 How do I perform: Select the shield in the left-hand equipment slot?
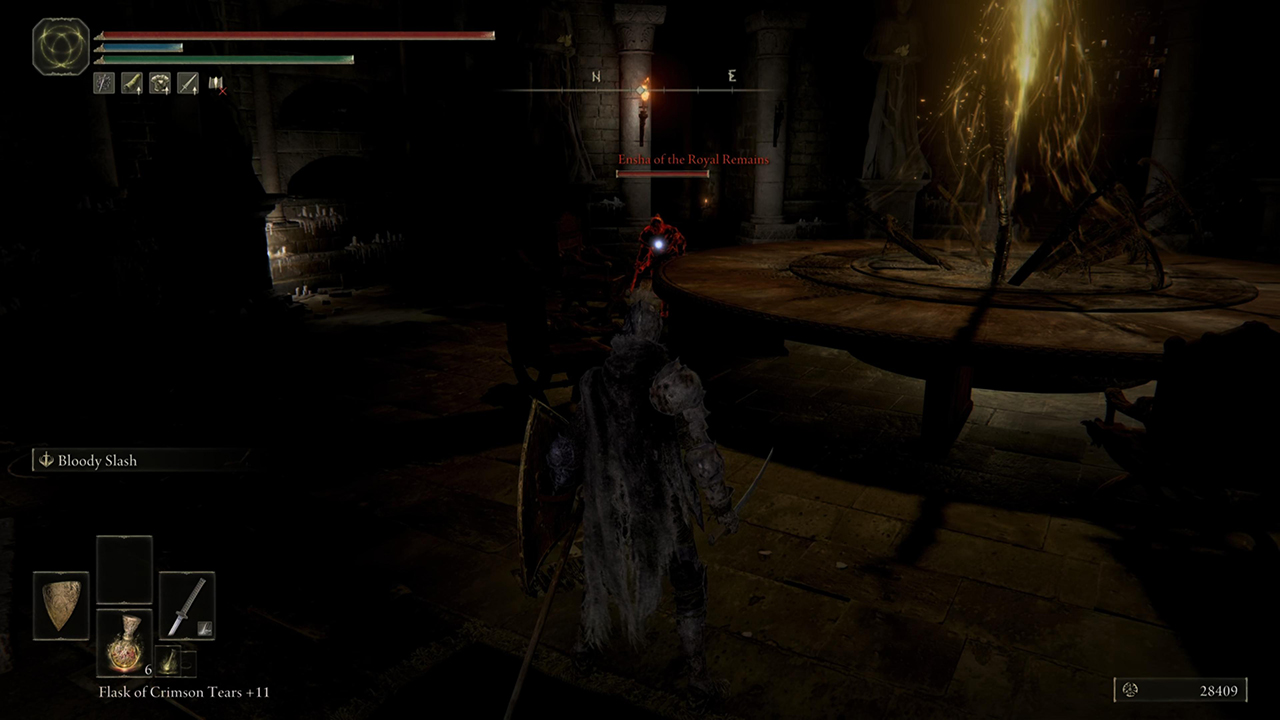click(x=60, y=605)
